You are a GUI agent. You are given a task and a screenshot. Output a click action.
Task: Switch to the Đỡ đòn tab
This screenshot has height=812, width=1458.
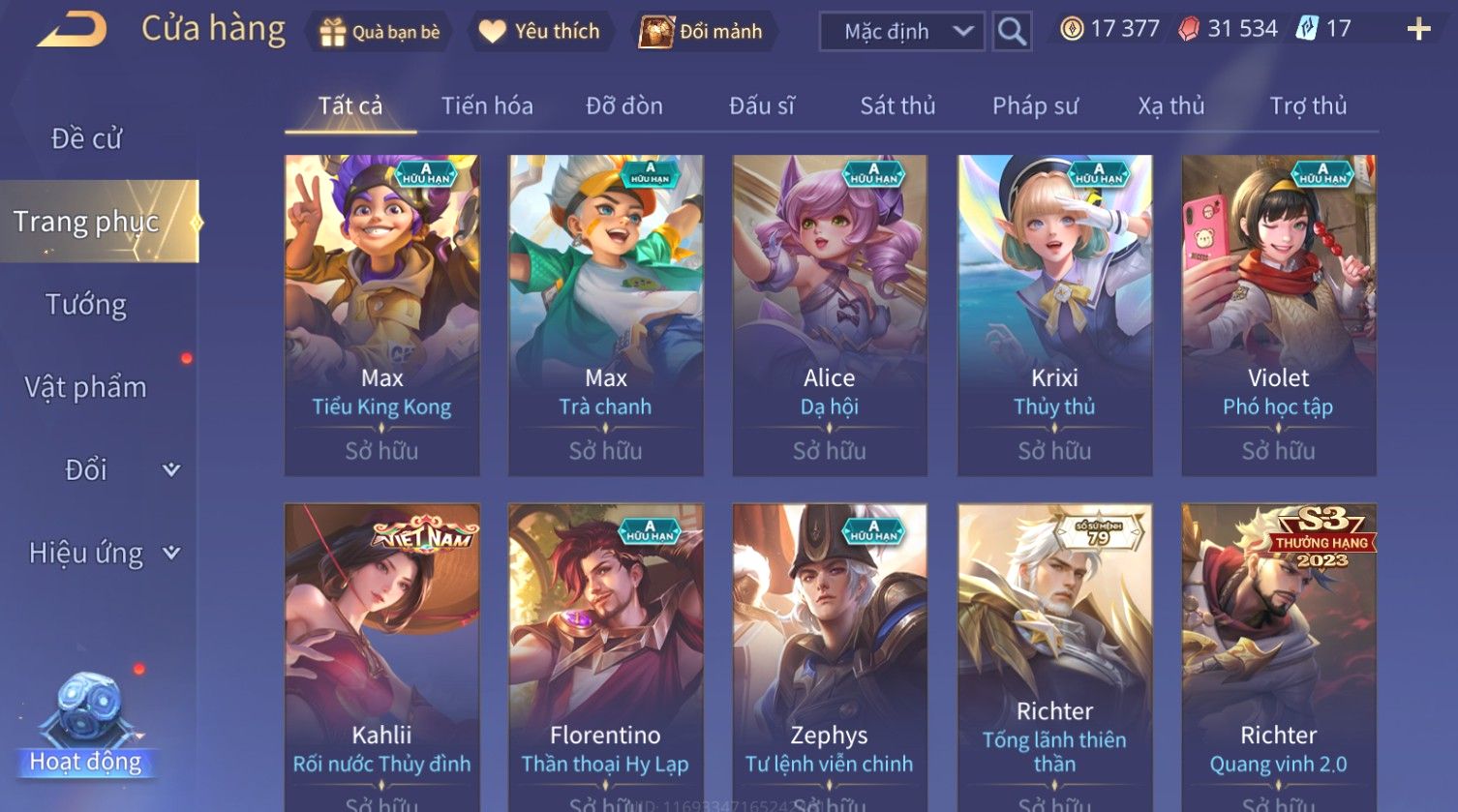click(624, 105)
